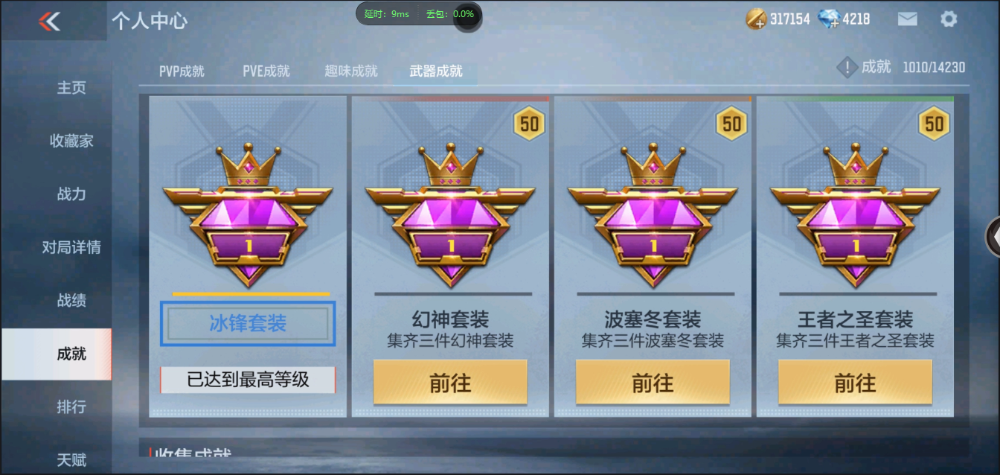1000x475 pixels.
Task: Select the 成就 sidebar entry
Action: click(71, 353)
